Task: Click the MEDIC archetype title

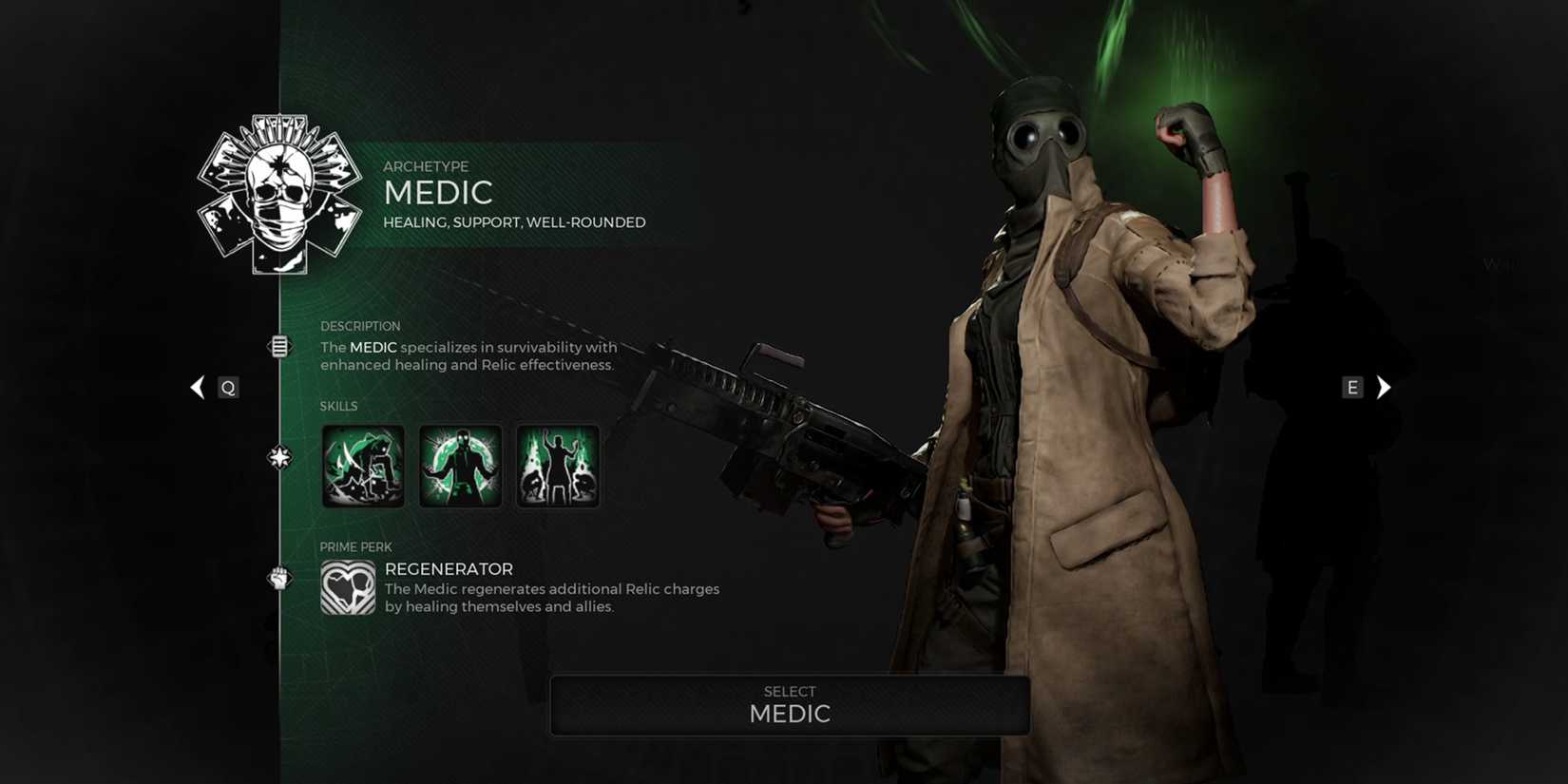Action: tap(438, 193)
